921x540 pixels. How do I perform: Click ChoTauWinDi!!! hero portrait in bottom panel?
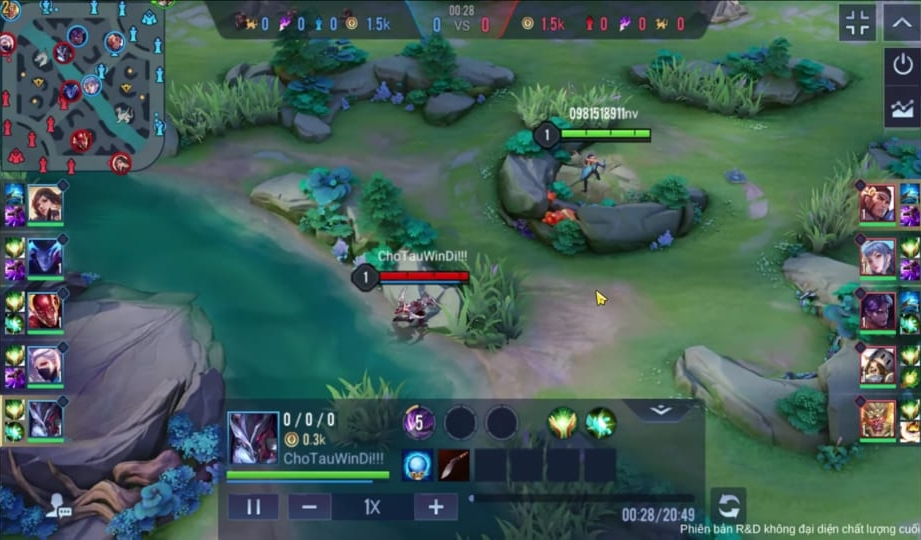pyautogui.click(x=253, y=437)
